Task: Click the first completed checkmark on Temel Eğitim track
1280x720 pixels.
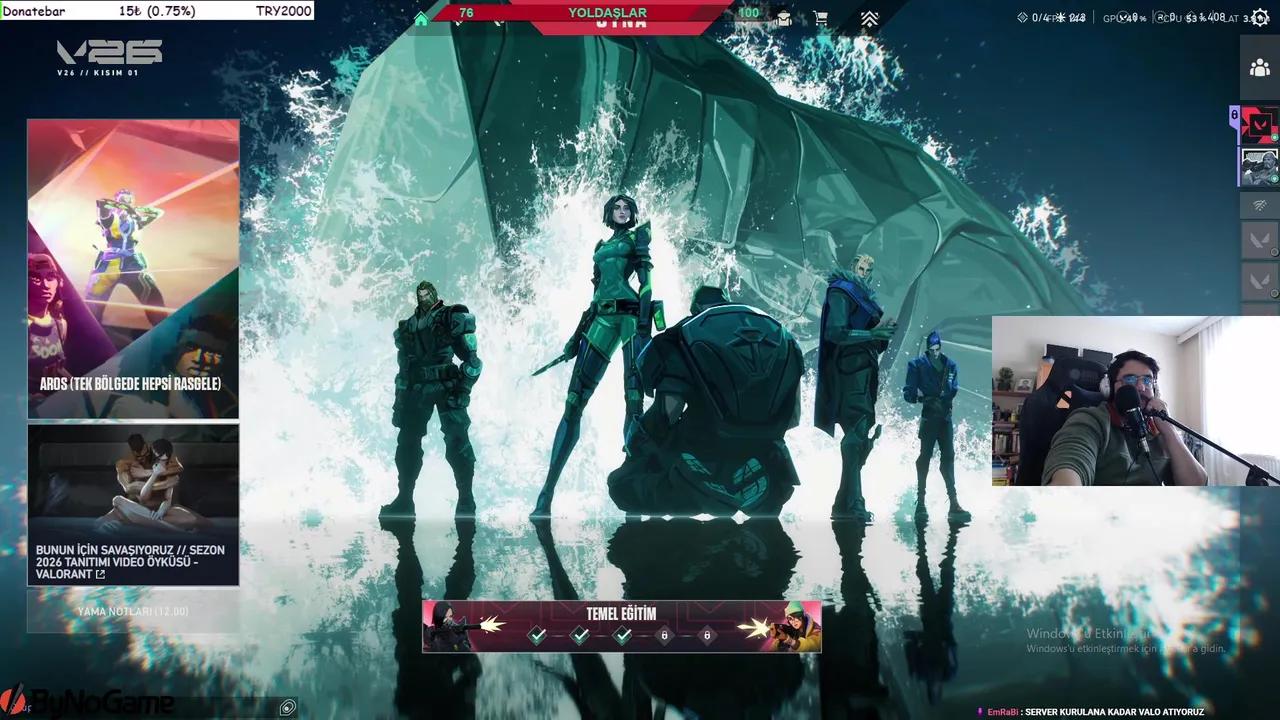Action: coord(537,635)
